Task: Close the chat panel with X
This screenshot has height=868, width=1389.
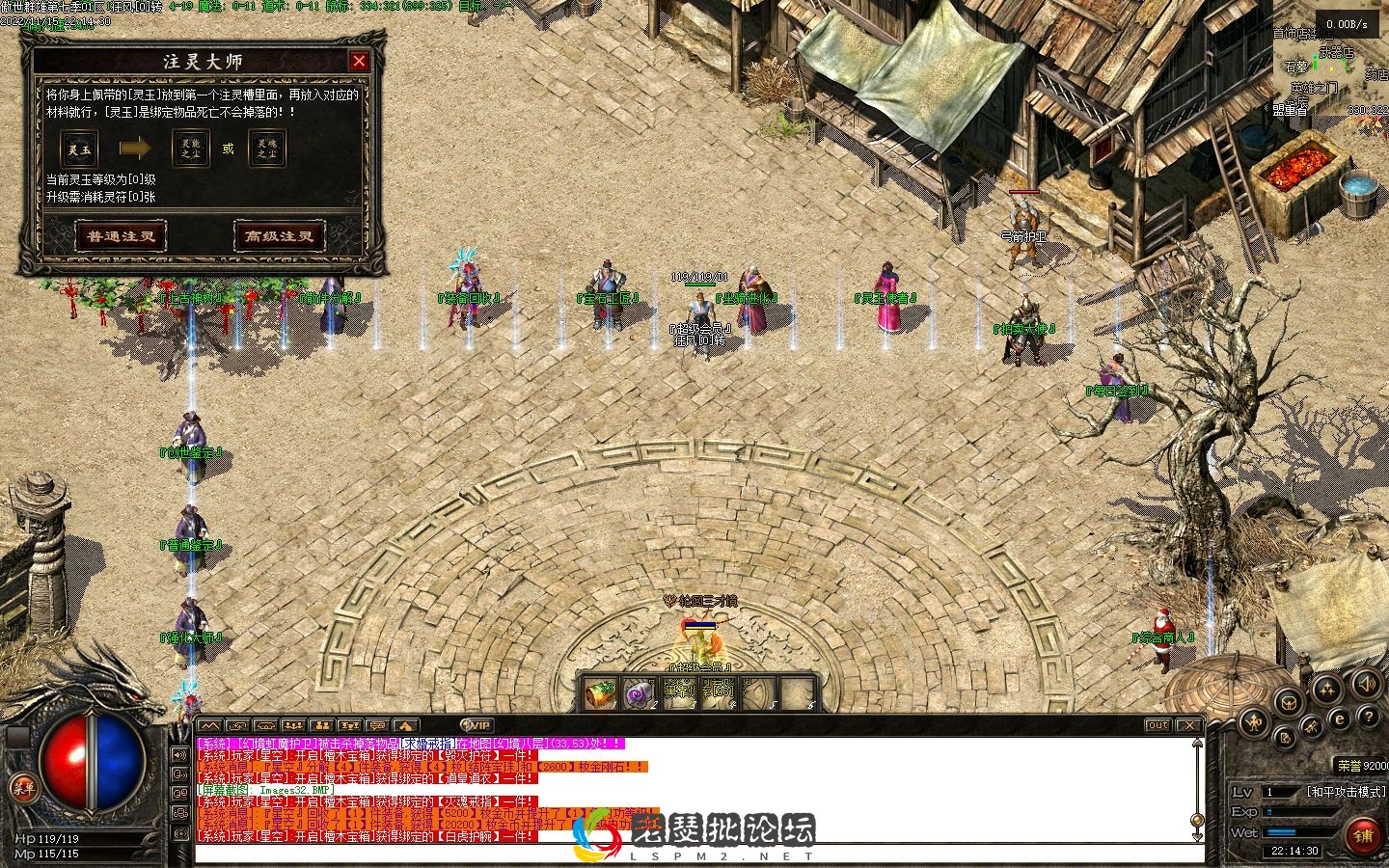Action: 1189,725
